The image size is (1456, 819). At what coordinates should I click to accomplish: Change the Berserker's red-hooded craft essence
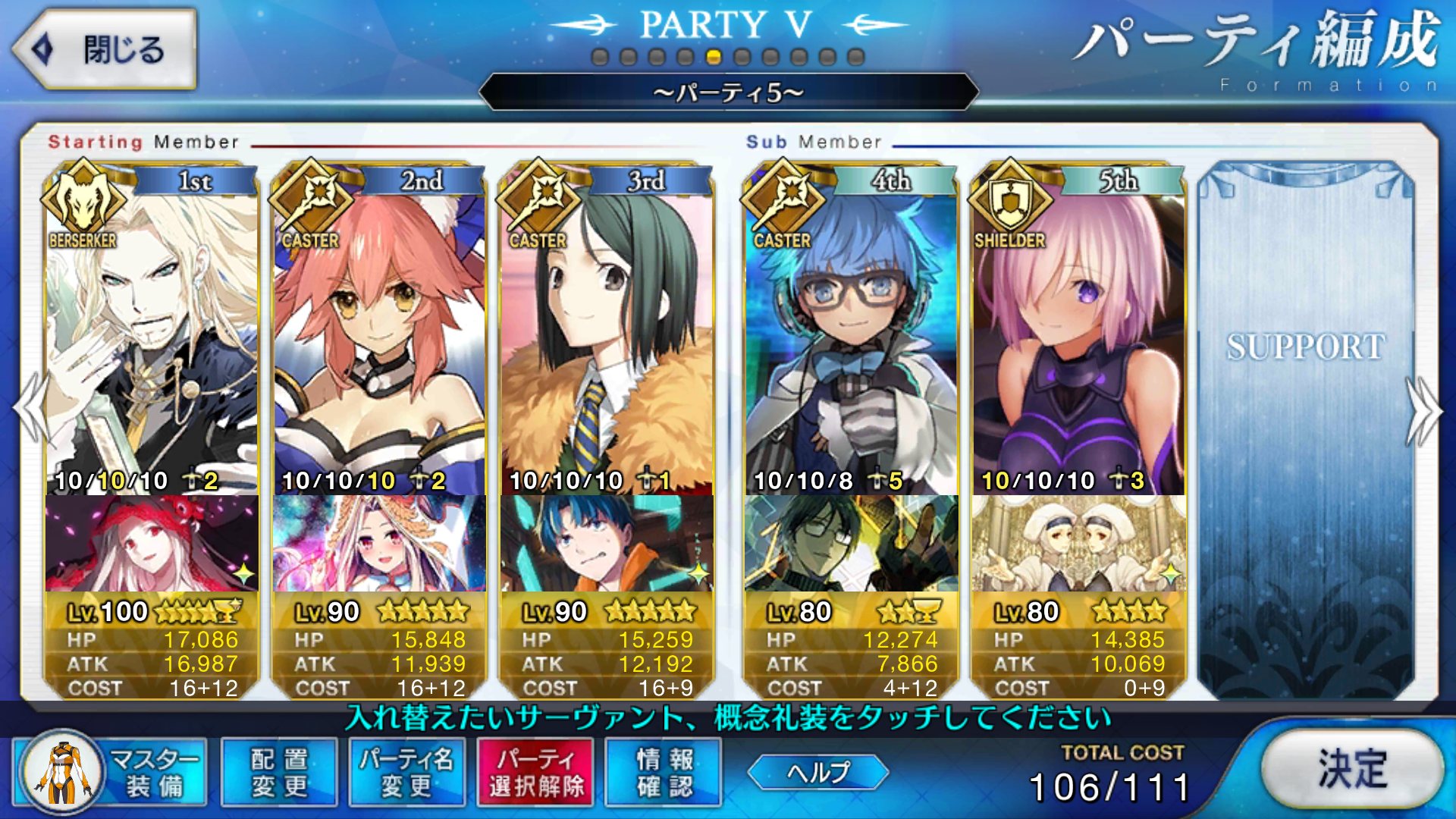pyautogui.click(x=152, y=543)
